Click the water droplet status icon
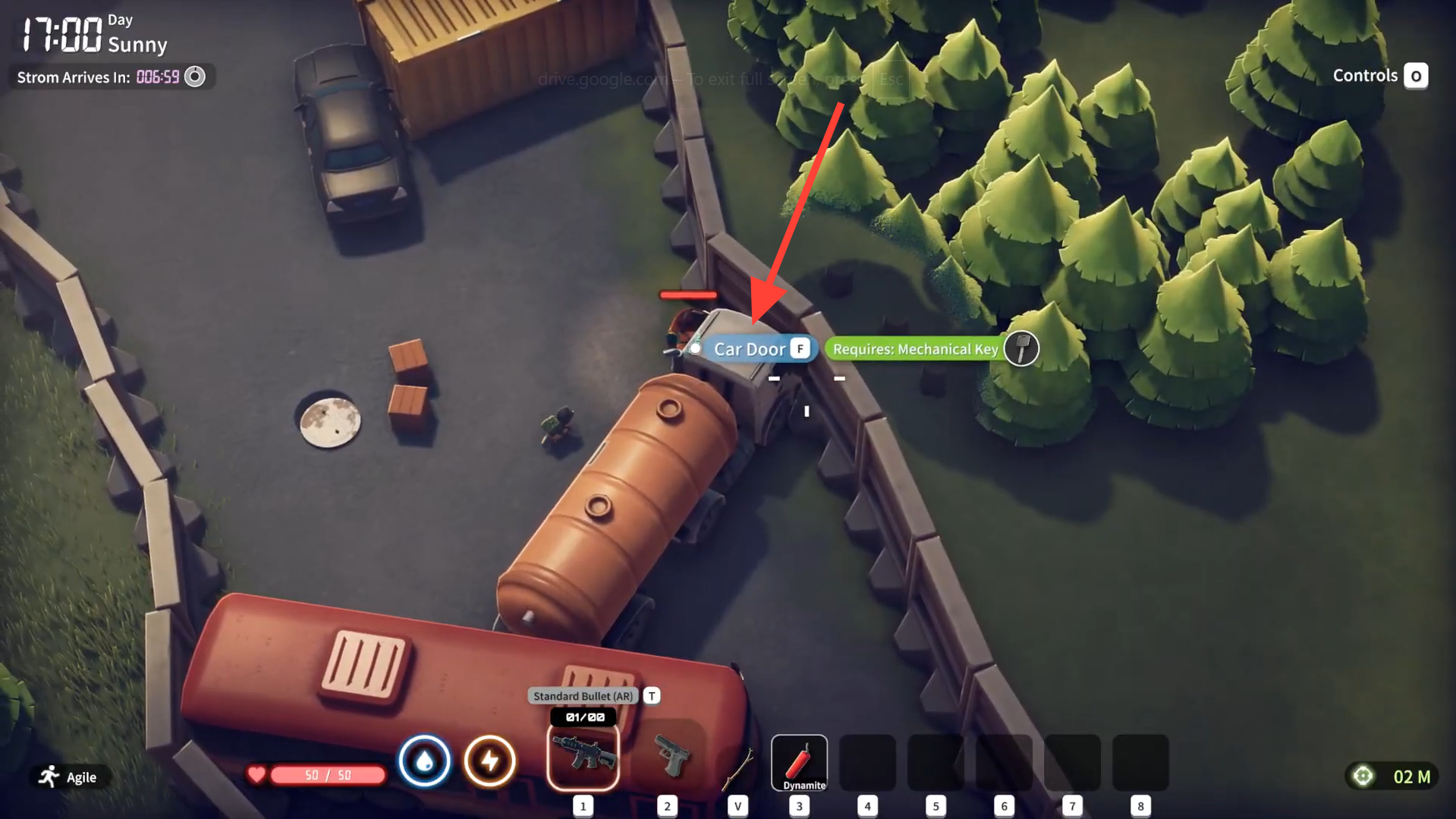Image resolution: width=1456 pixels, height=819 pixels. tap(424, 761)
